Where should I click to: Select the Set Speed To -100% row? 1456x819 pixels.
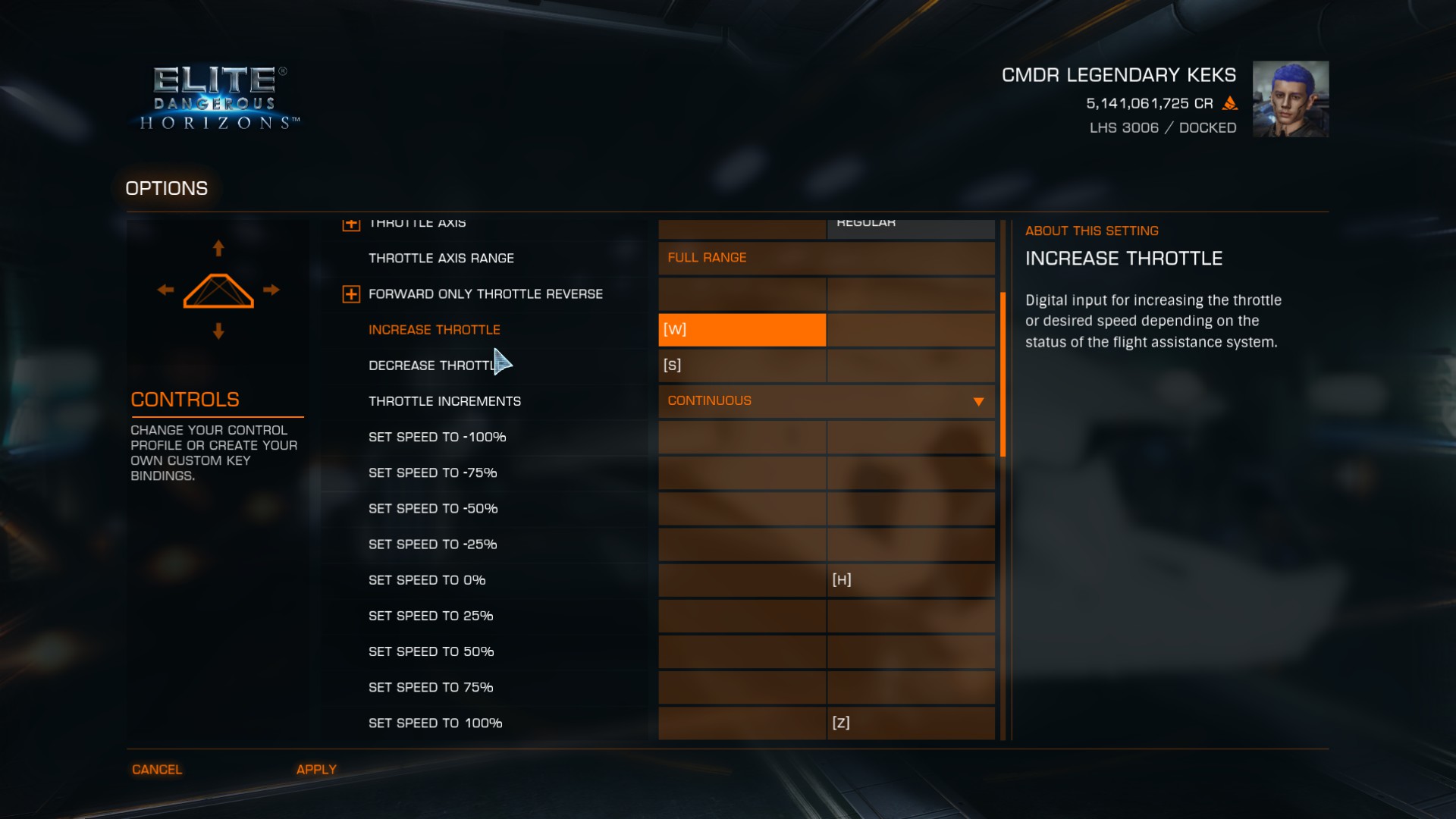[x=437, y=438]
